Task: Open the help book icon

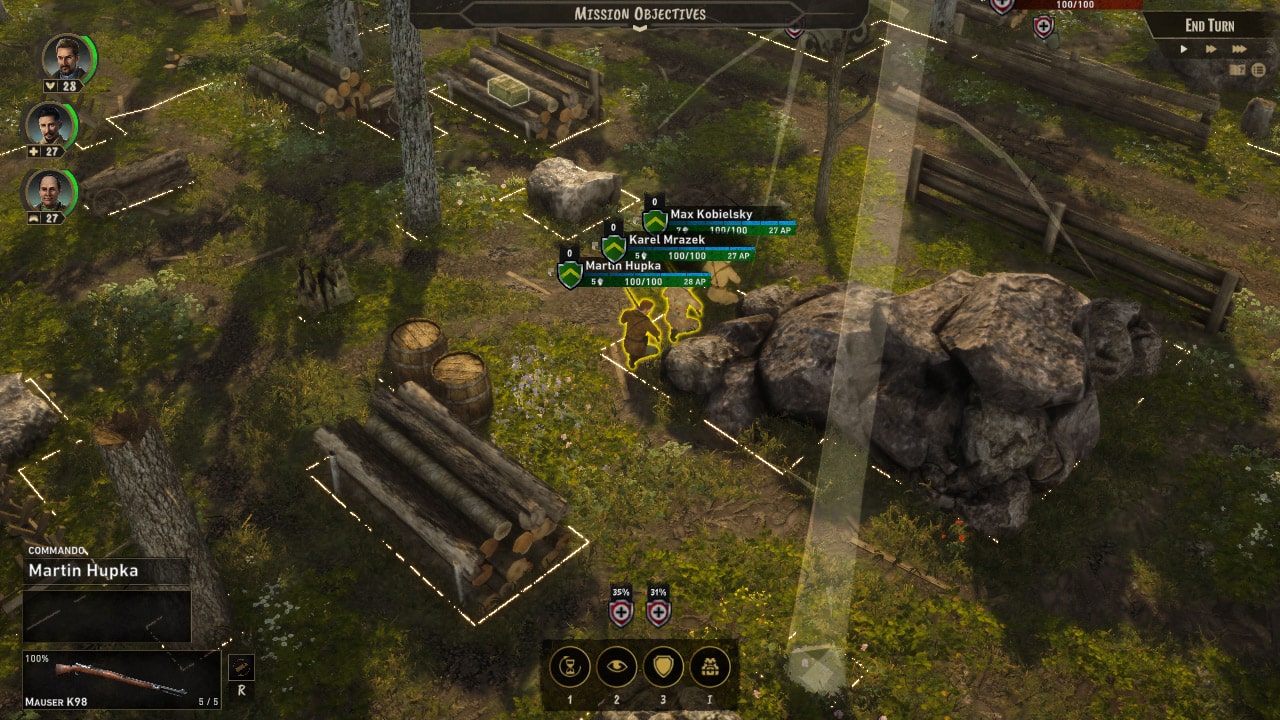Action: (x=1238, y=70)
